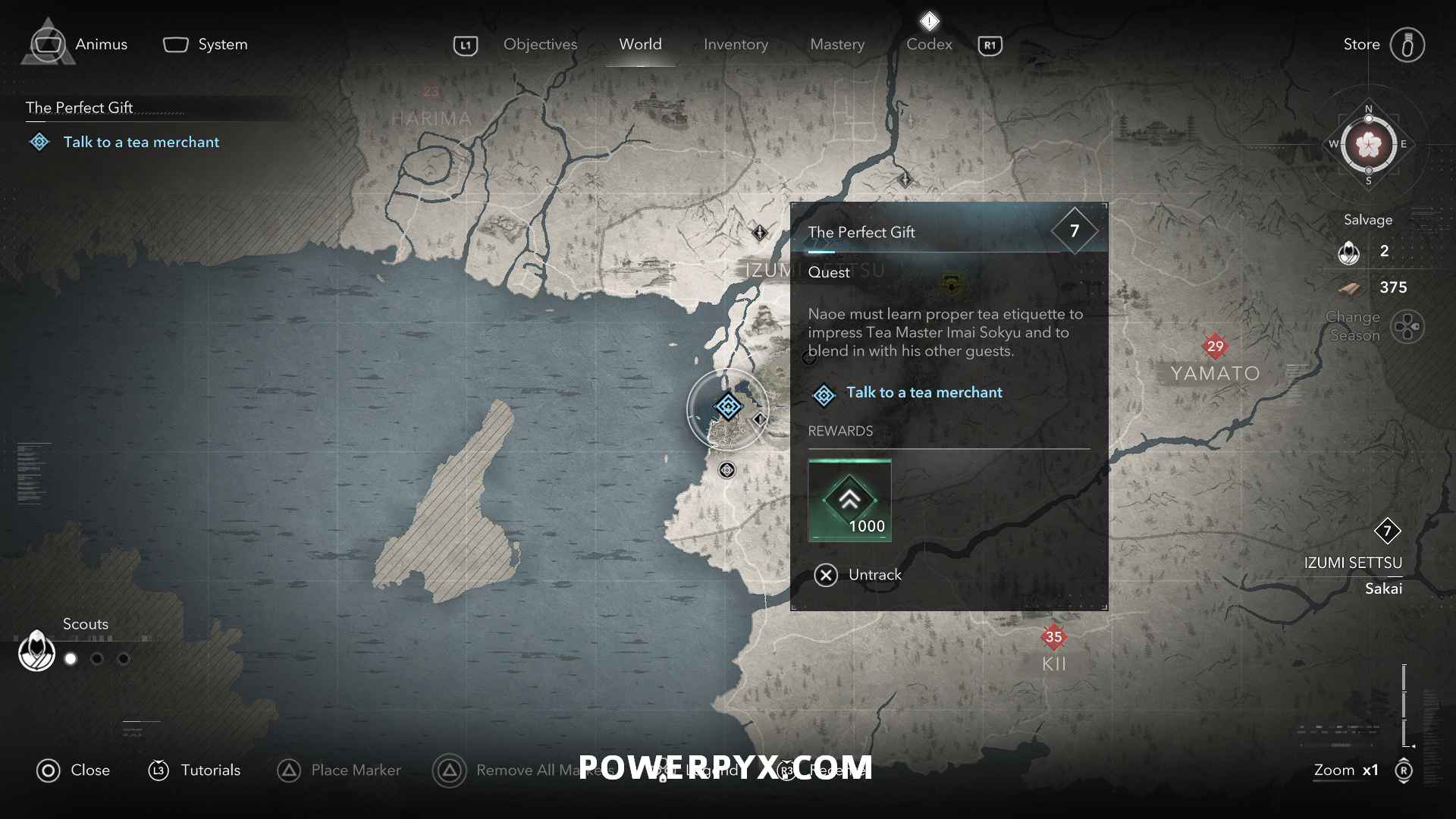Select the Kii region level 35 marker
The height and width of the screenshot is (819, 1456).
pyautogui.click(x=1053, y=637)
